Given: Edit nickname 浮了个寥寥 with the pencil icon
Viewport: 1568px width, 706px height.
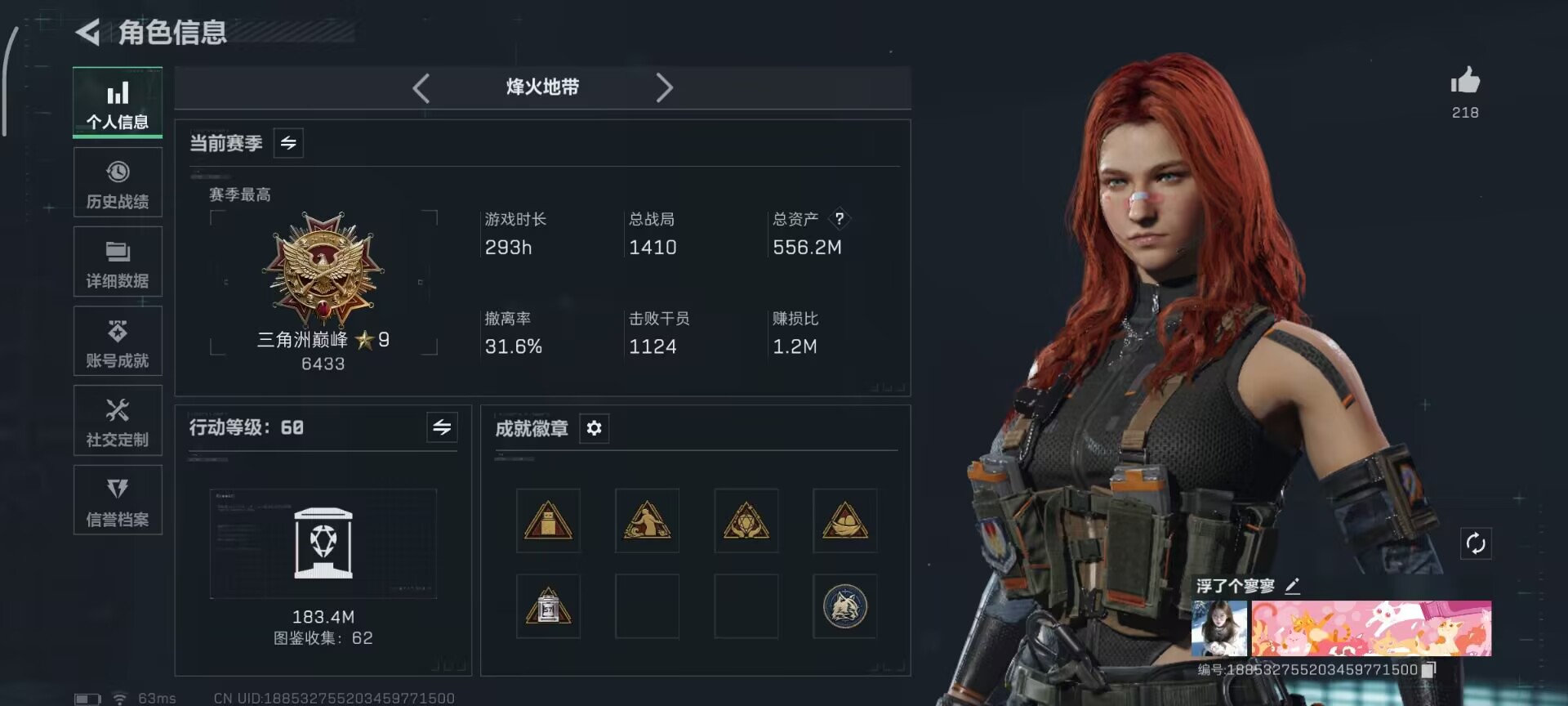Looking at the screenshot, I should tap(1292, 585).
